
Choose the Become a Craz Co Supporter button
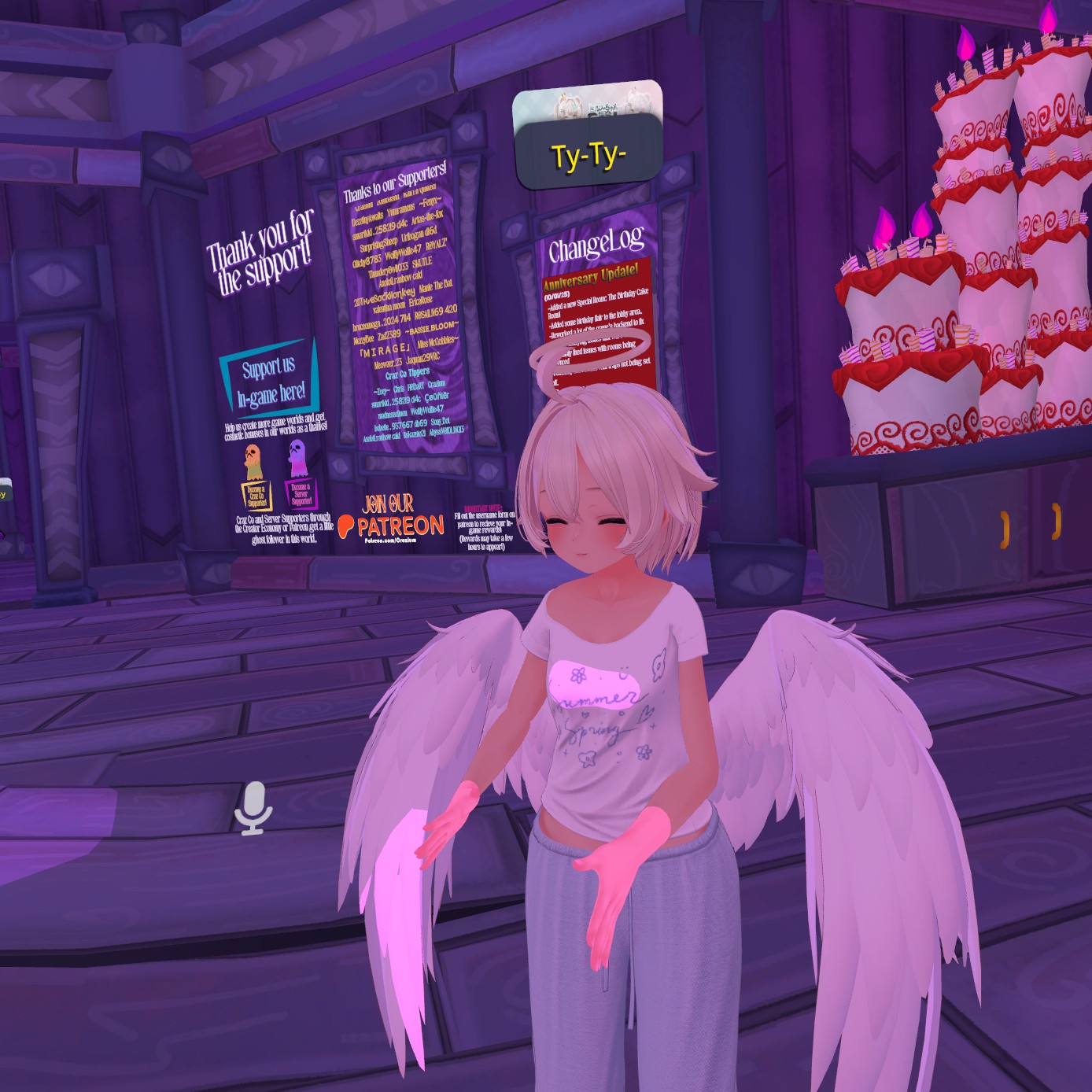[256, 496]
